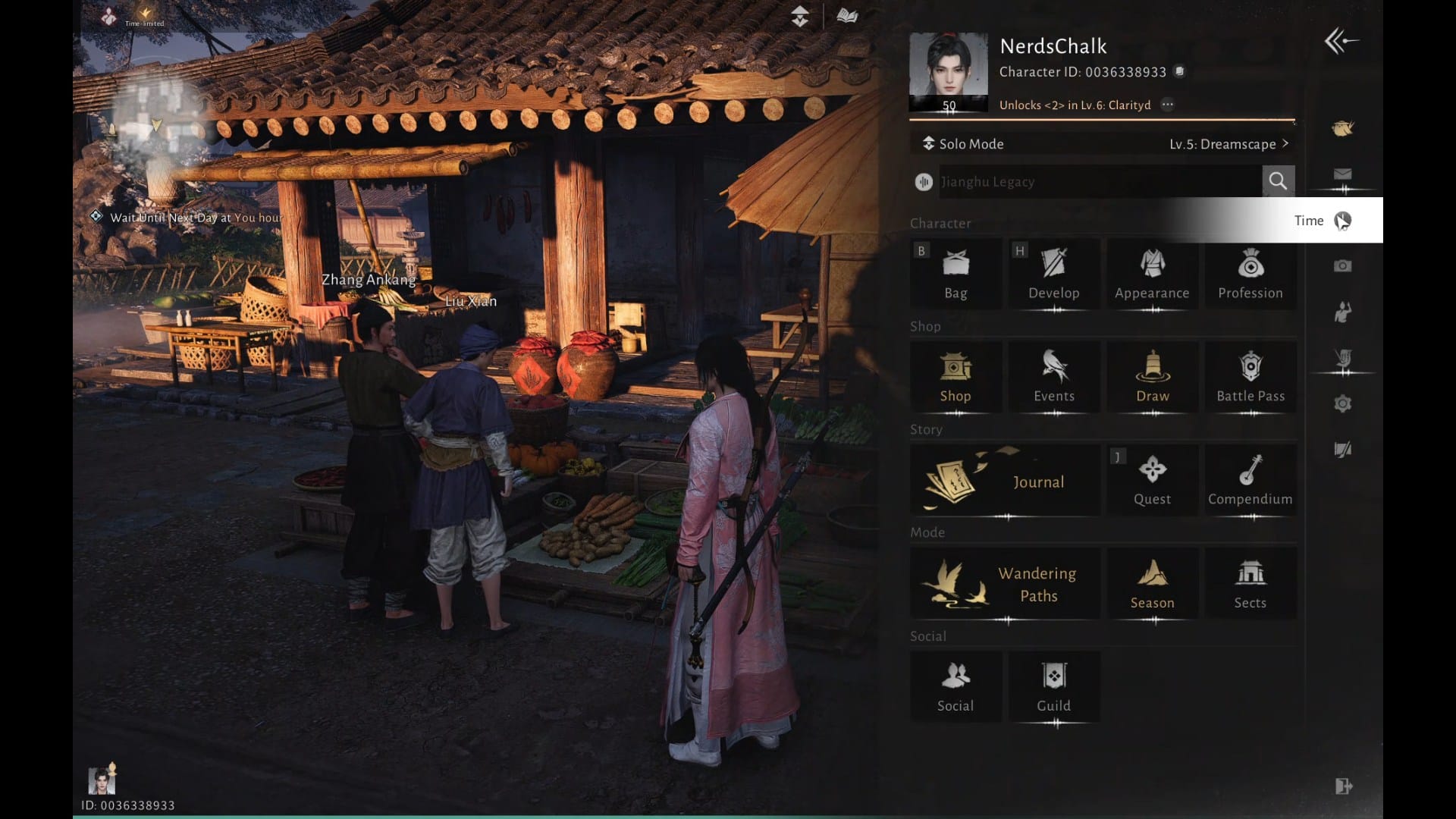Choose Wandering Paths mode
This screenshot has height=819, width=1456.
pyautogui.click(x=1005, y=584)
